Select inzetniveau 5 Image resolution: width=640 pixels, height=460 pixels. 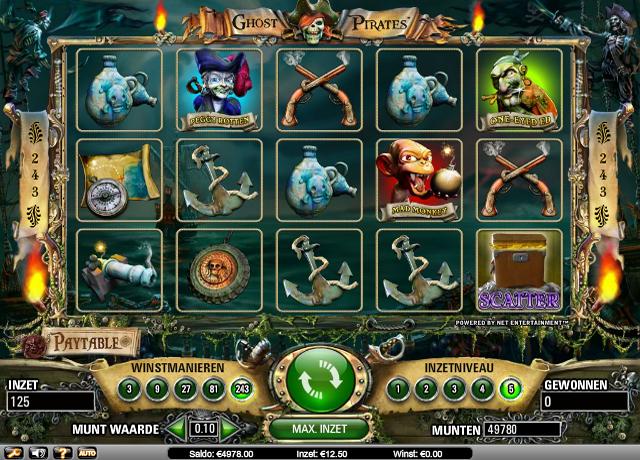pos(511,389)
